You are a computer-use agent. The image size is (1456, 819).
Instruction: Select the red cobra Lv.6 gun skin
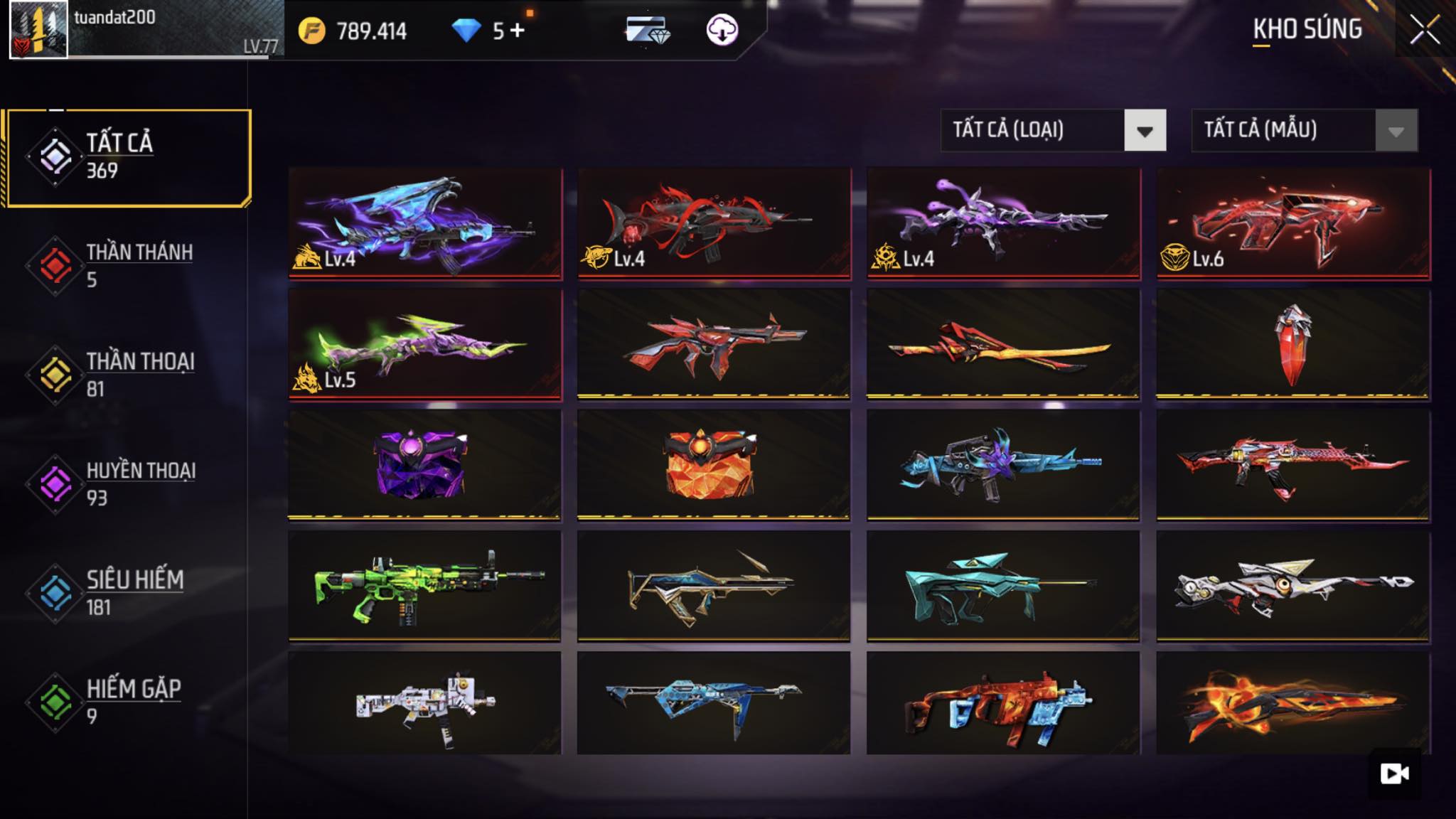click(x=1293, y=223)
